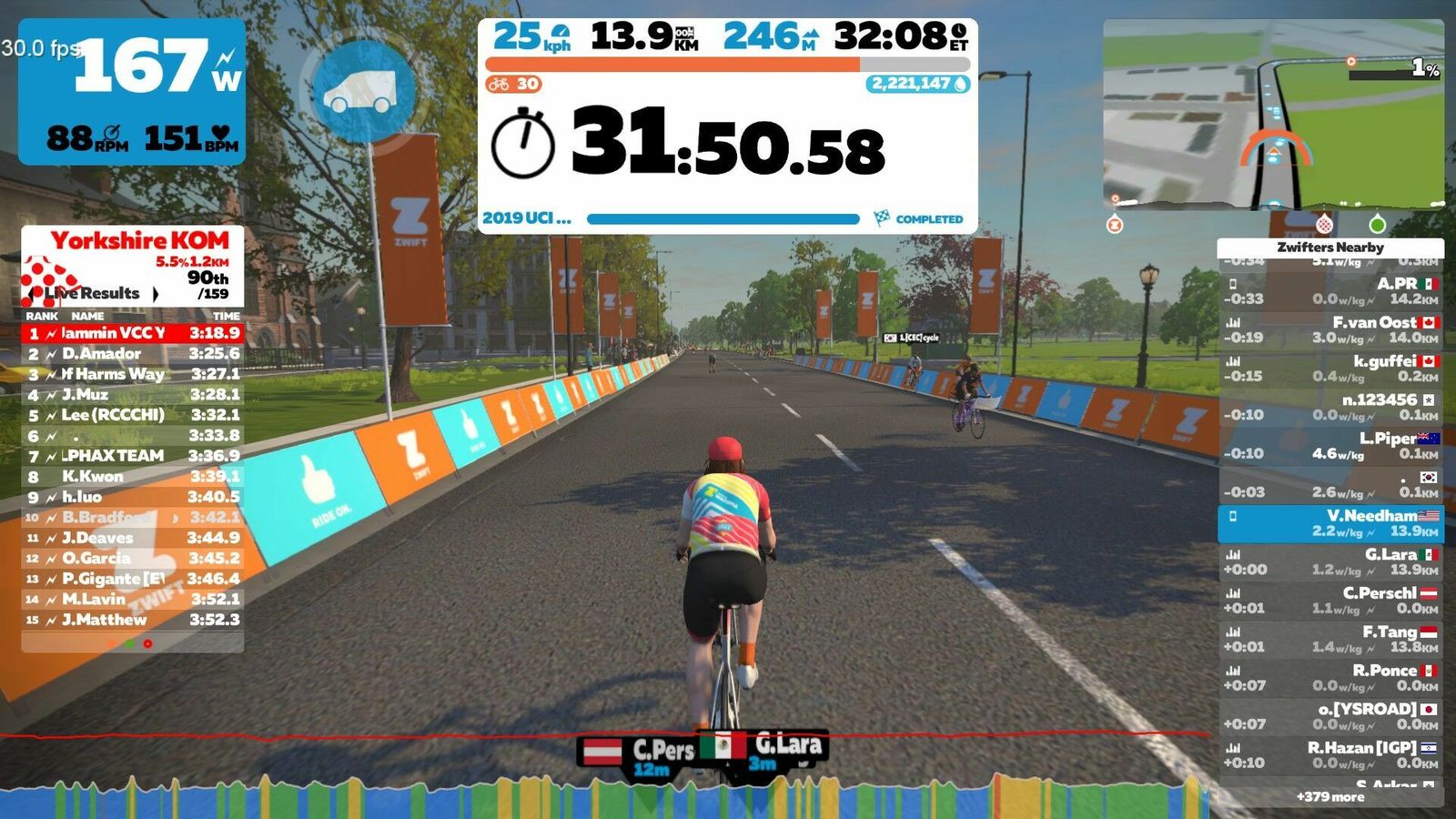The image size is (1456, 819).
Task: Select J.Matthew's row in KOM results
Action: (x=133, y=620)
